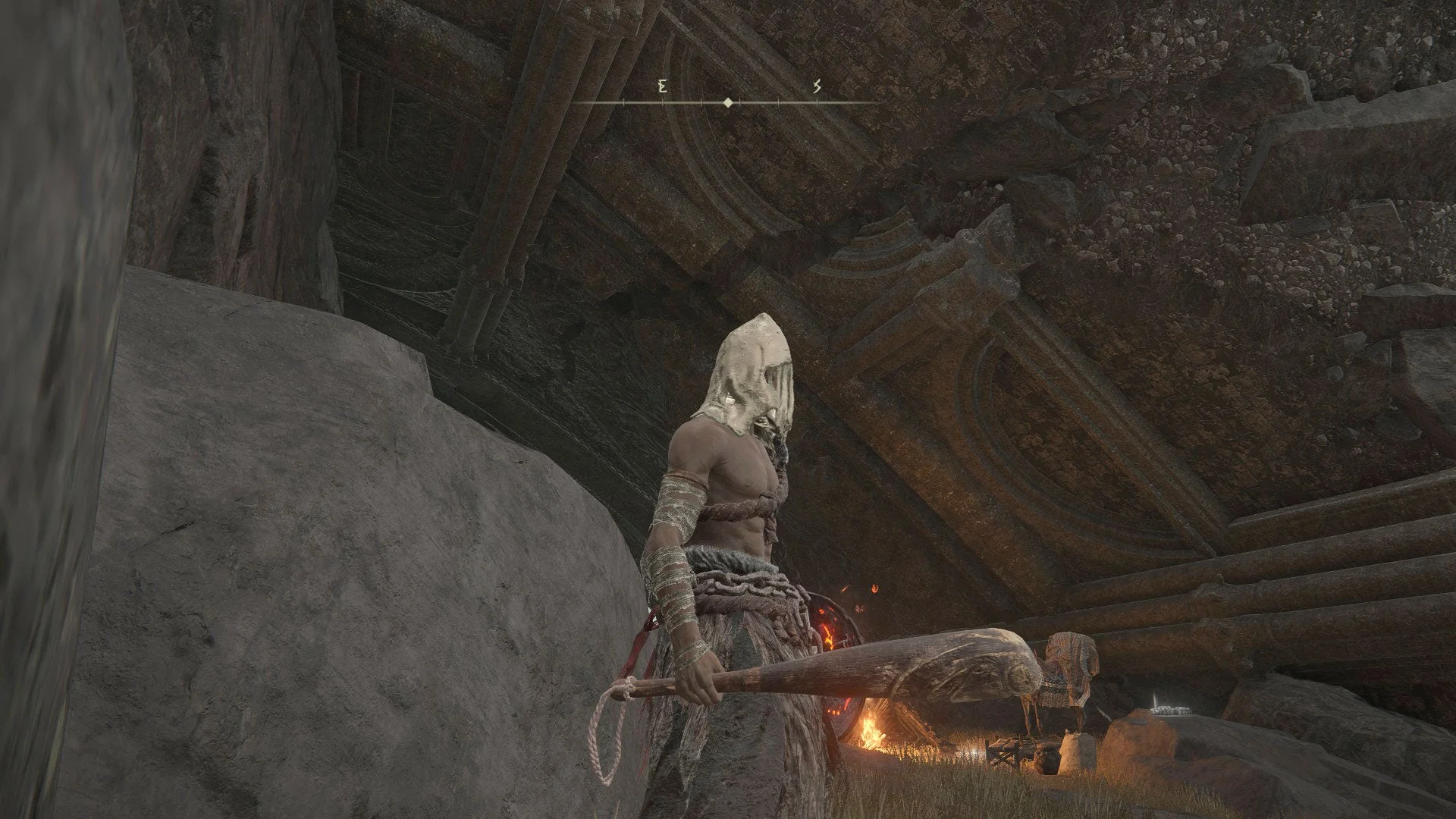Click the compass bar heading indicator
Screen dimensions: 1456x819
tap(728, 102)
